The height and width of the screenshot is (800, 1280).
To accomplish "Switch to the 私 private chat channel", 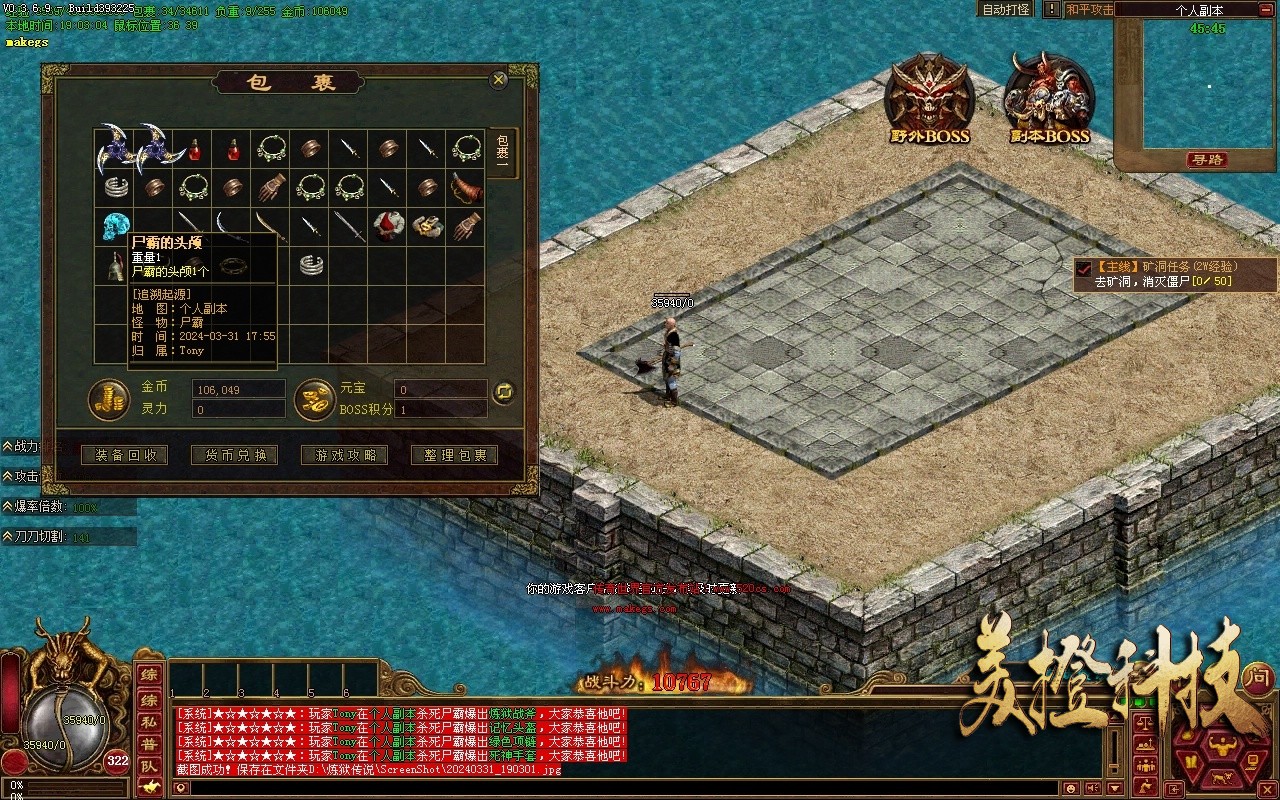I will pyautogui.click(x=149, y=720).
